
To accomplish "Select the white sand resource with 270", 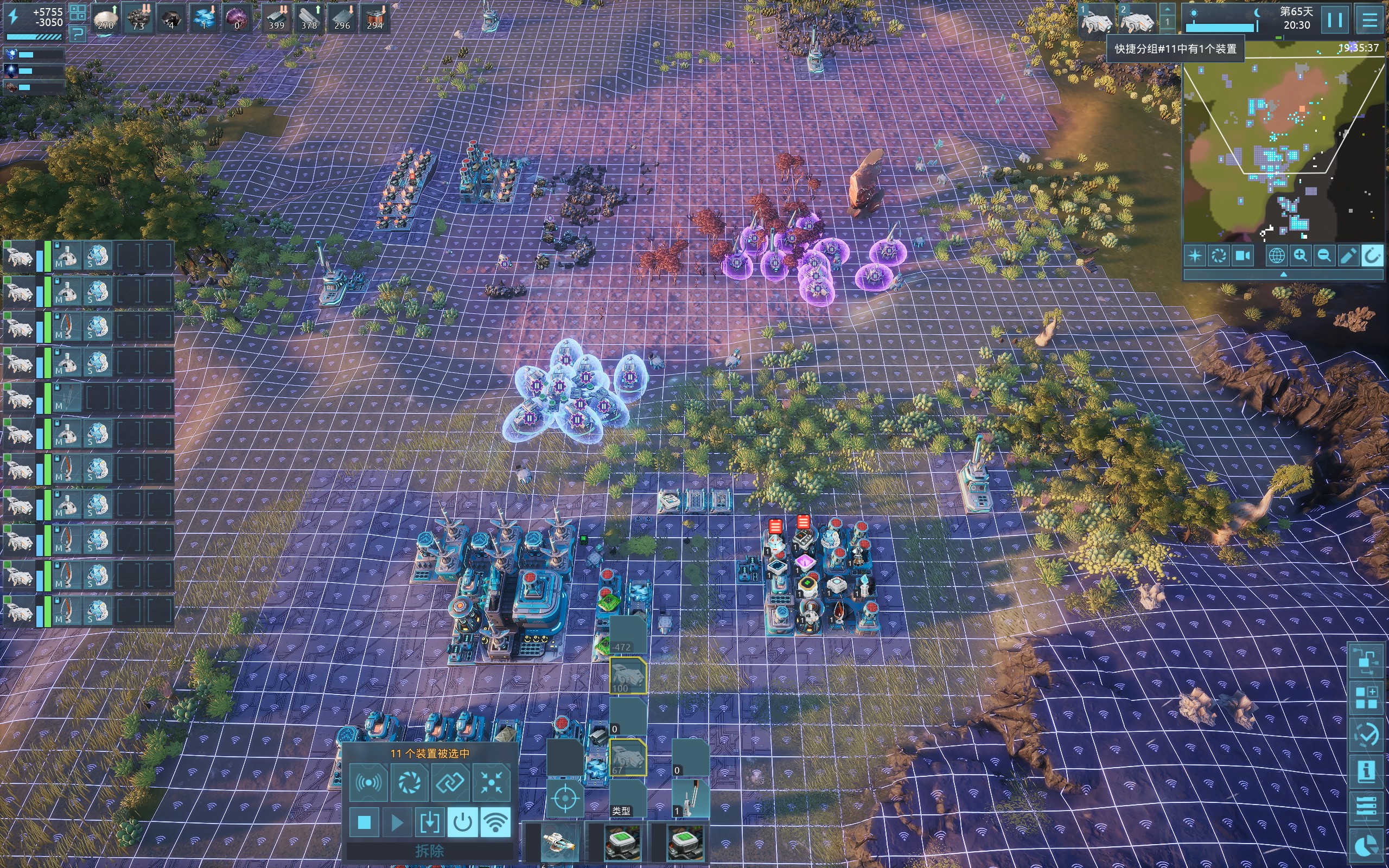I will (106, 18).
